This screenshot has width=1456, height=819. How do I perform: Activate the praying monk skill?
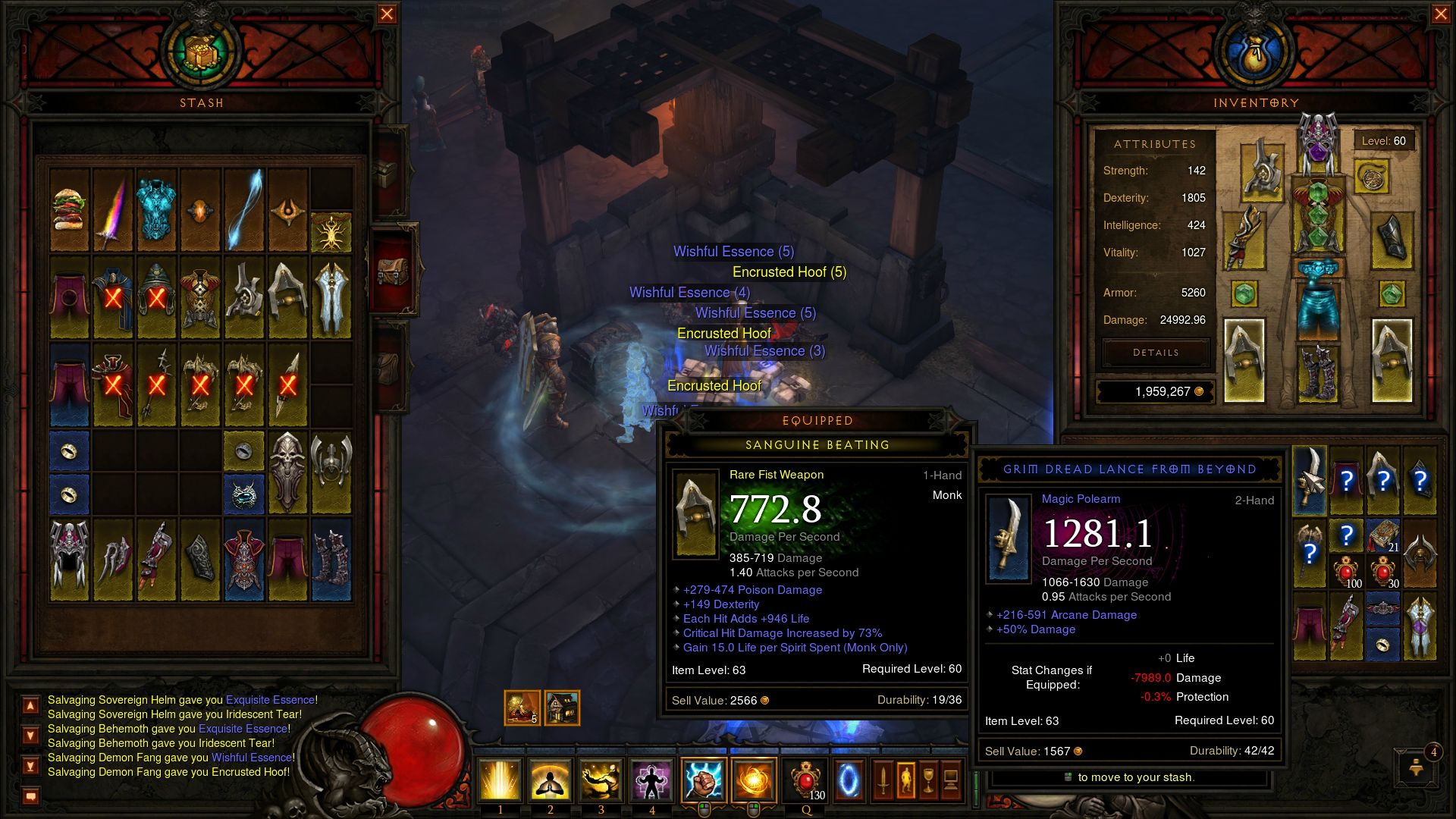point(551,780)
